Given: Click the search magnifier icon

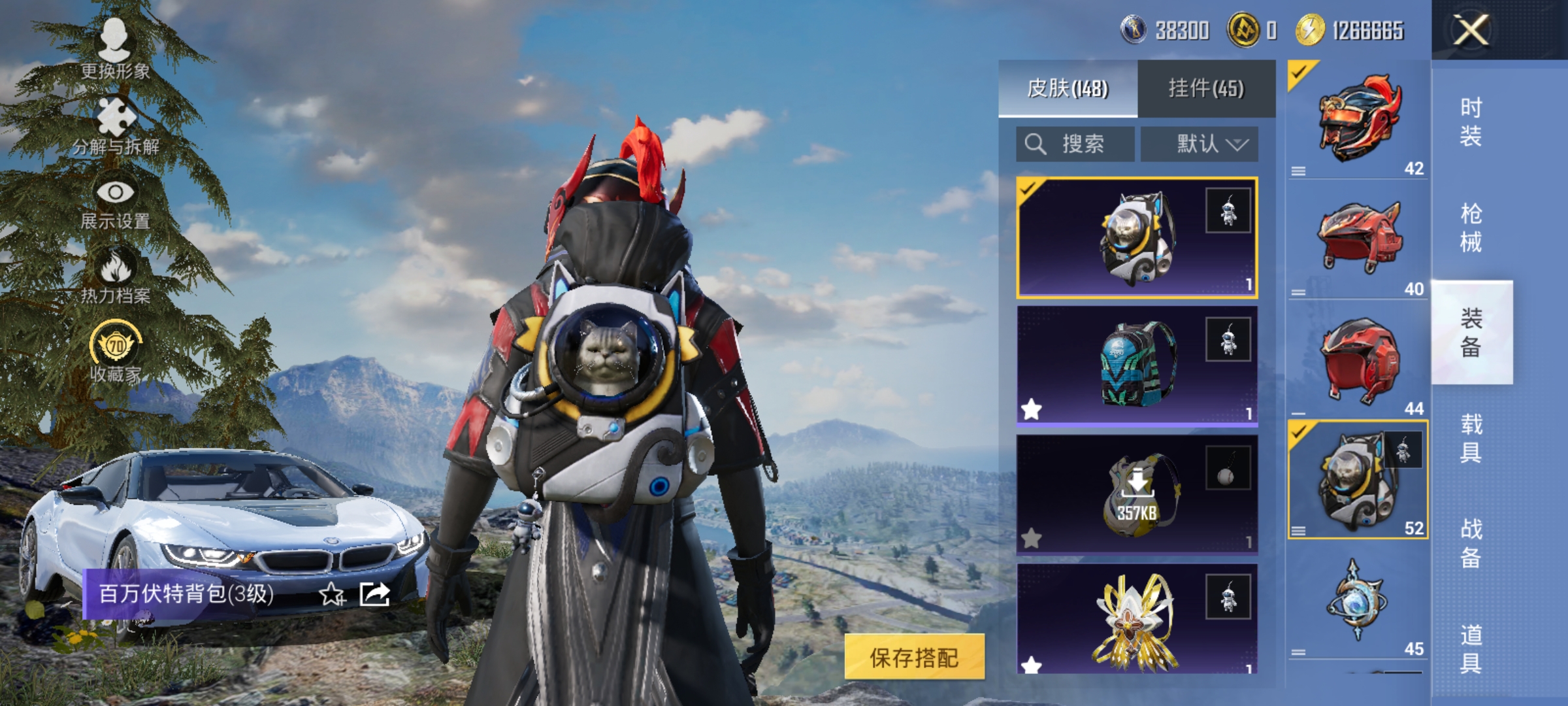Looking at the screenshot, I should click(x=1036, y=144).
